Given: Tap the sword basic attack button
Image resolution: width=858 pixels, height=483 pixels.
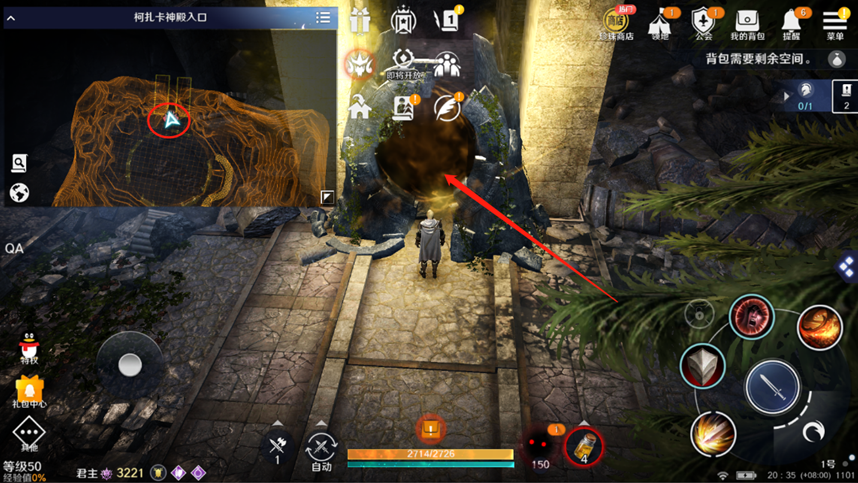Looking at the screenshot, I should (773, 385).
